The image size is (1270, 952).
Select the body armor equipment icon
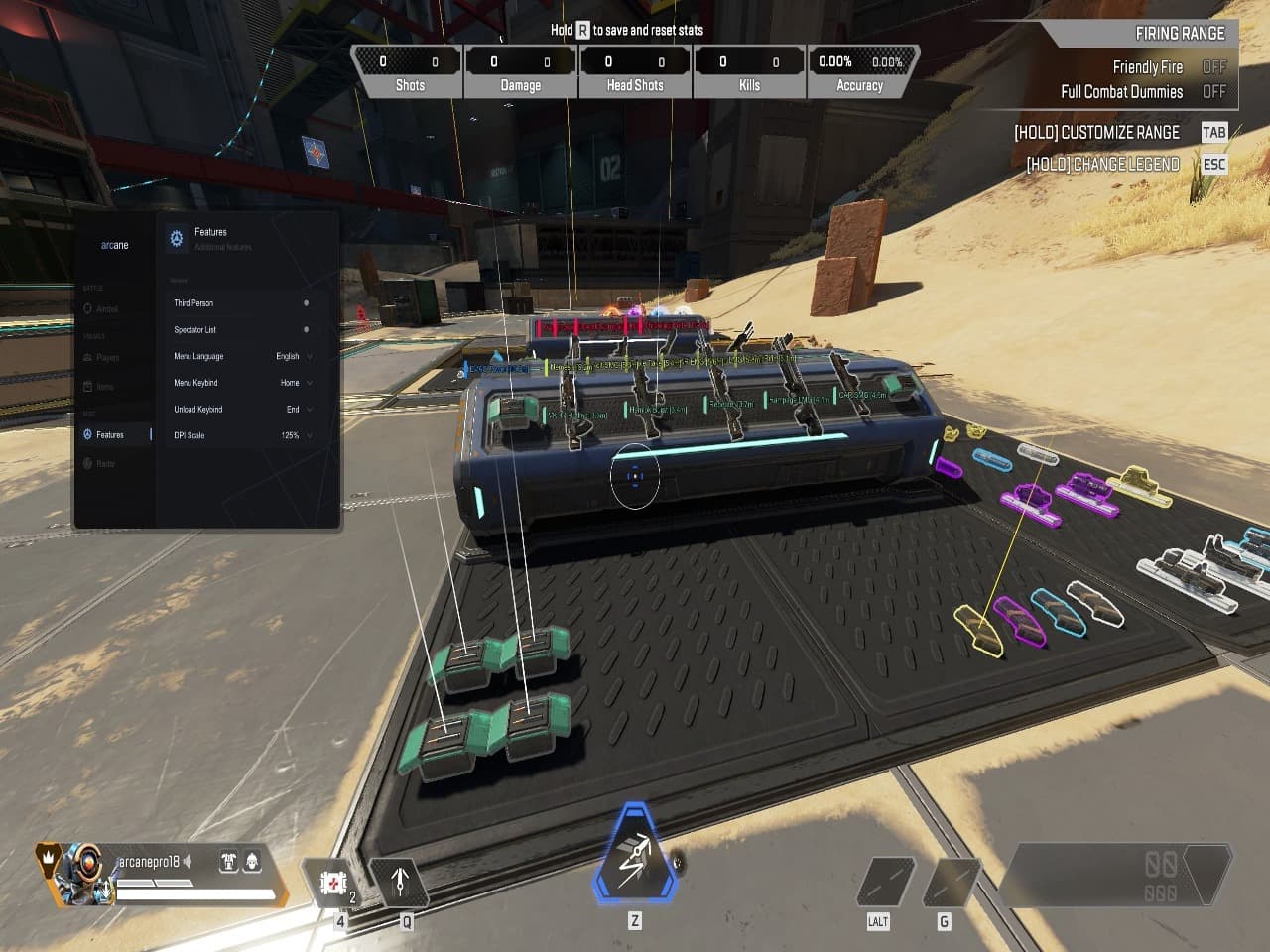click(x=228, y=862)
